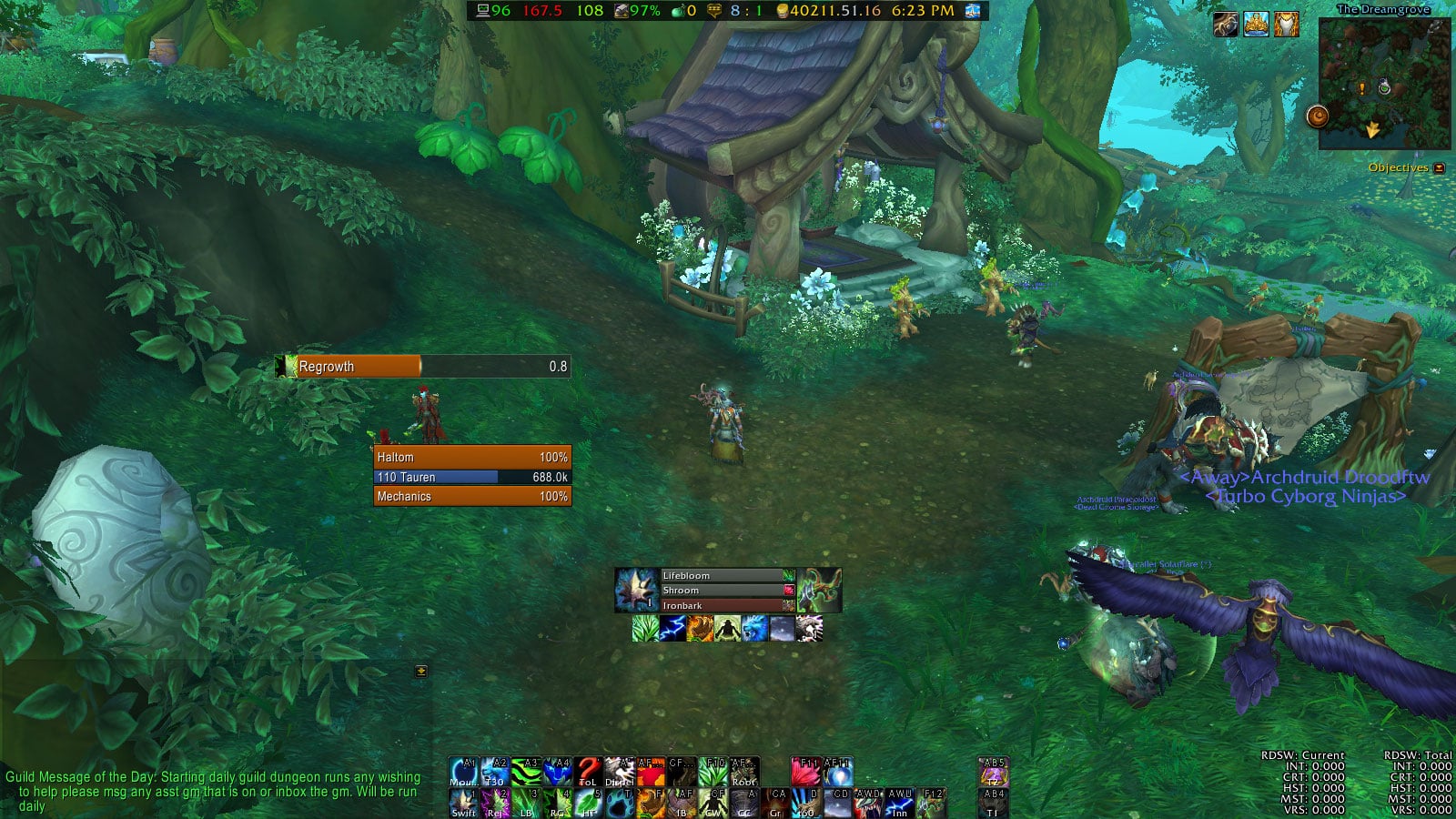Activate the ToL red question mark slot

pos(588,772)
